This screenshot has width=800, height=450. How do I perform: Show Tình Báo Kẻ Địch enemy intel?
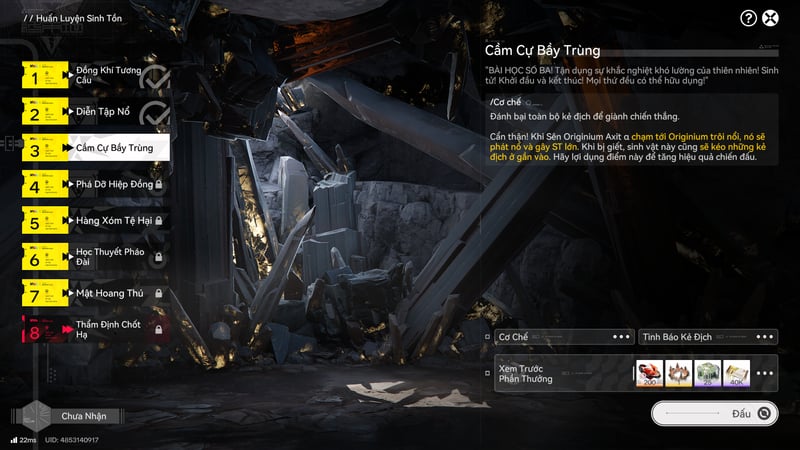tap(708, 337)
